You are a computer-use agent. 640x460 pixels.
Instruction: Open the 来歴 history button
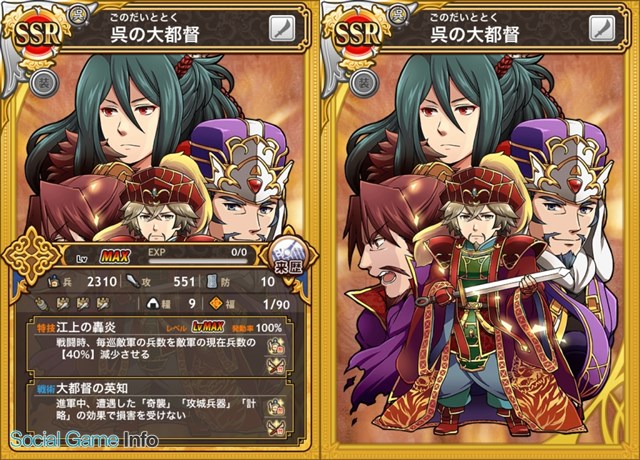coord(291,264)
